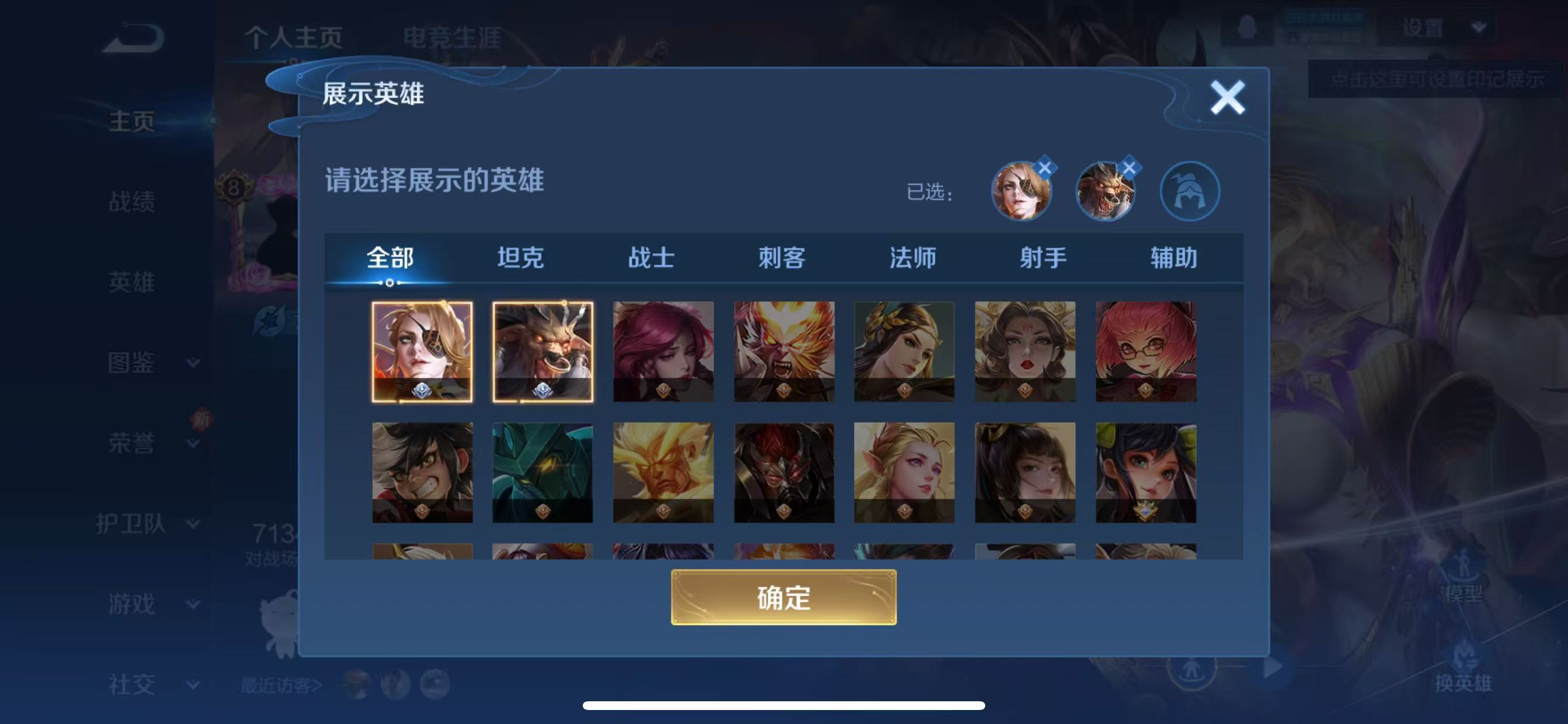Tap the first selected hero avatar circle

click(1021, 190)
